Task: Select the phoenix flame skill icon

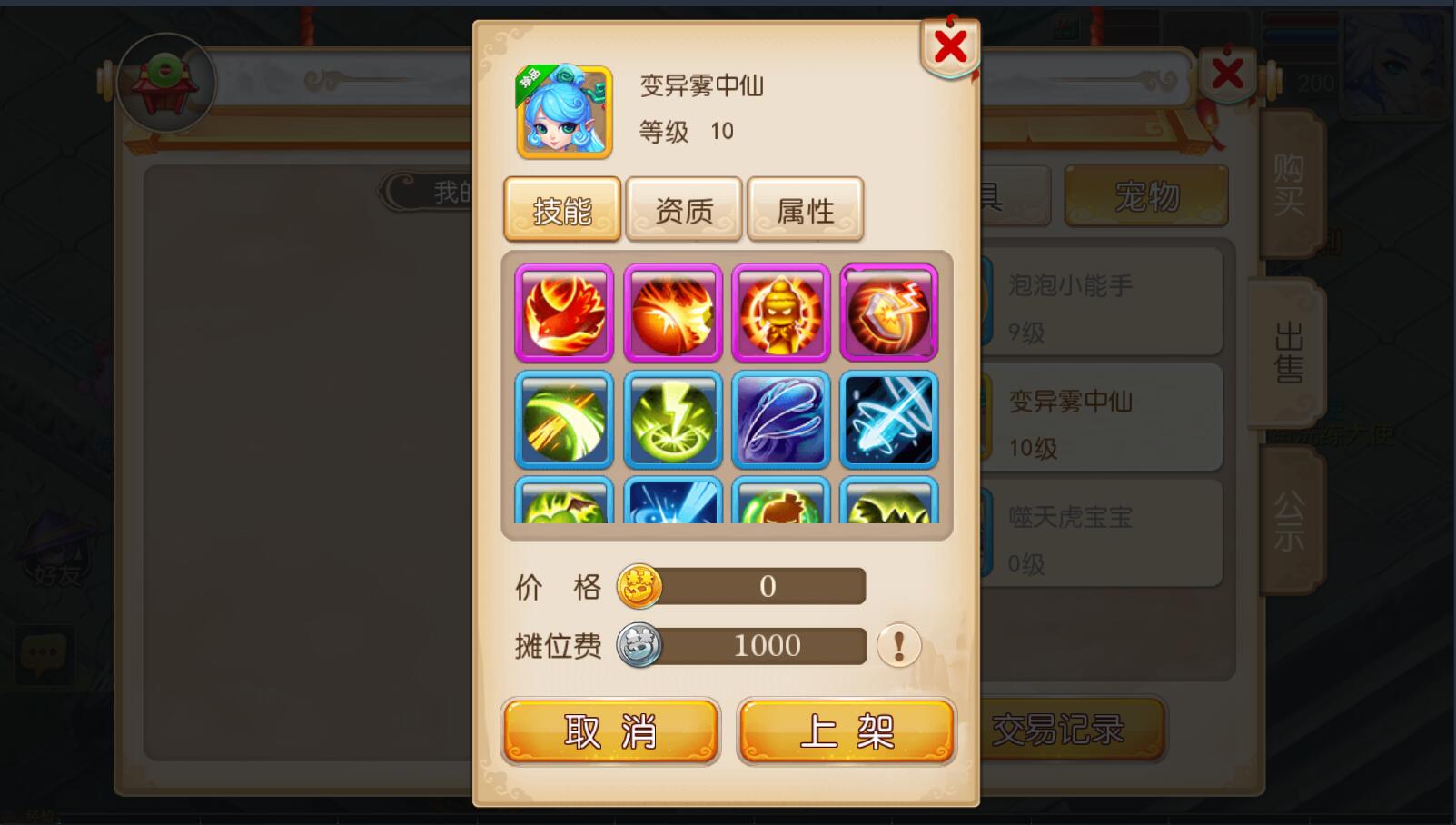Action: (x=562, y=313)
